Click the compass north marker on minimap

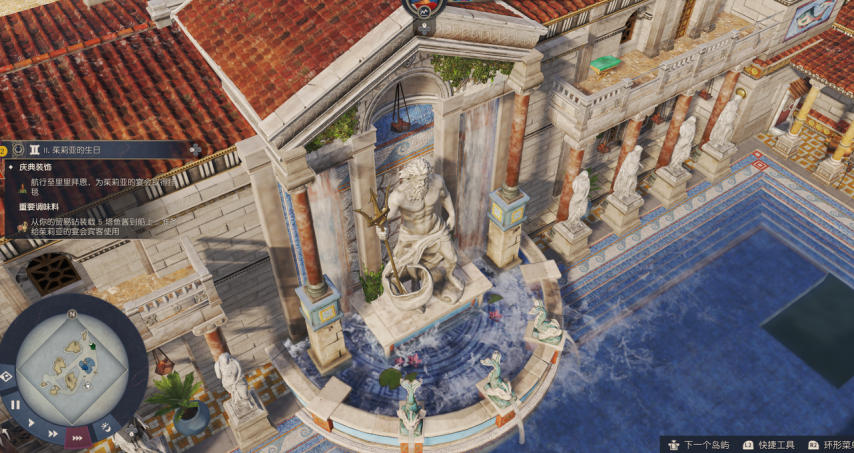pos(72,313)
